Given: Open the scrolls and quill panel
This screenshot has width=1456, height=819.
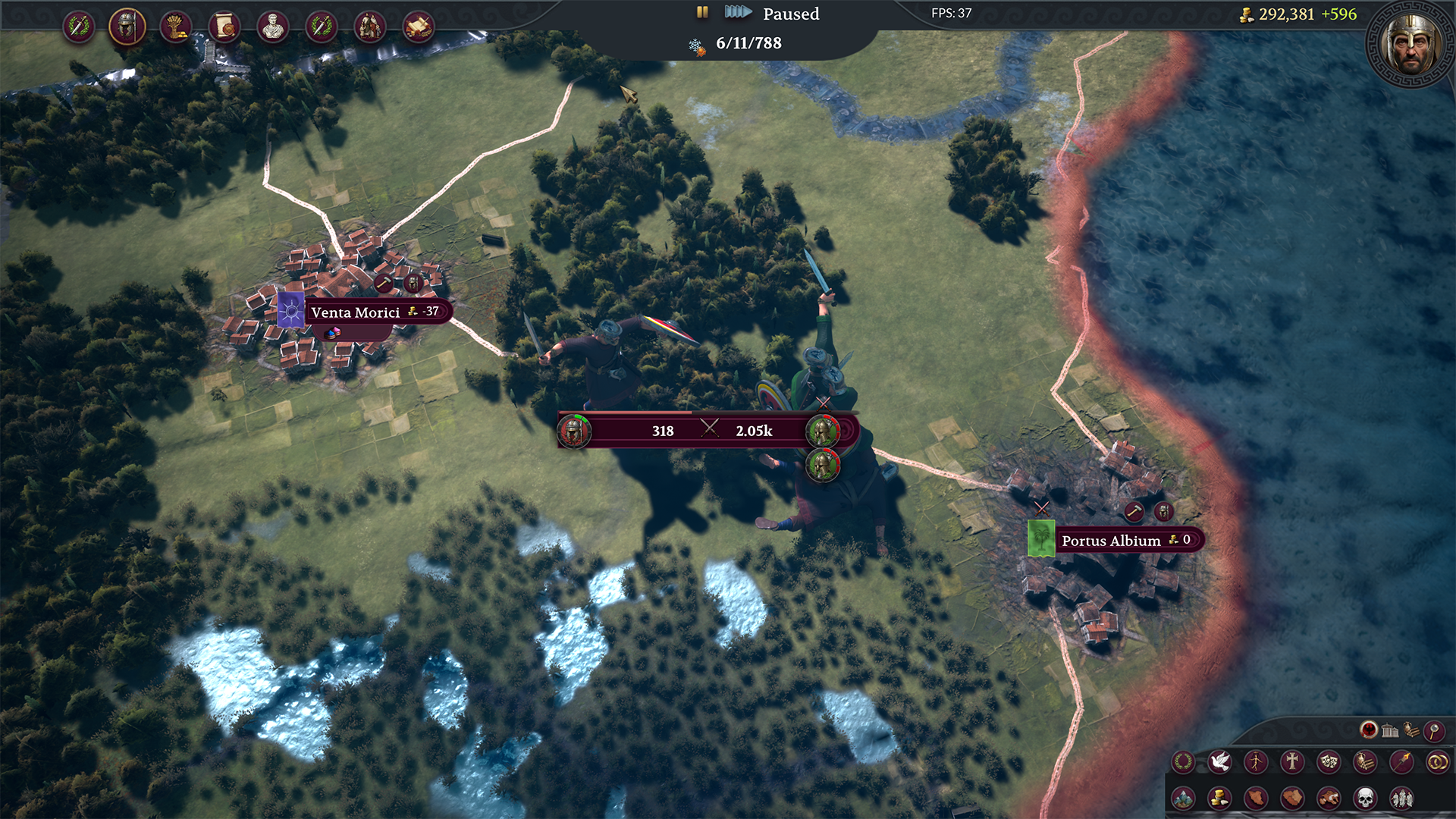Looking at the screenshot, I should [x=419, y=27].
